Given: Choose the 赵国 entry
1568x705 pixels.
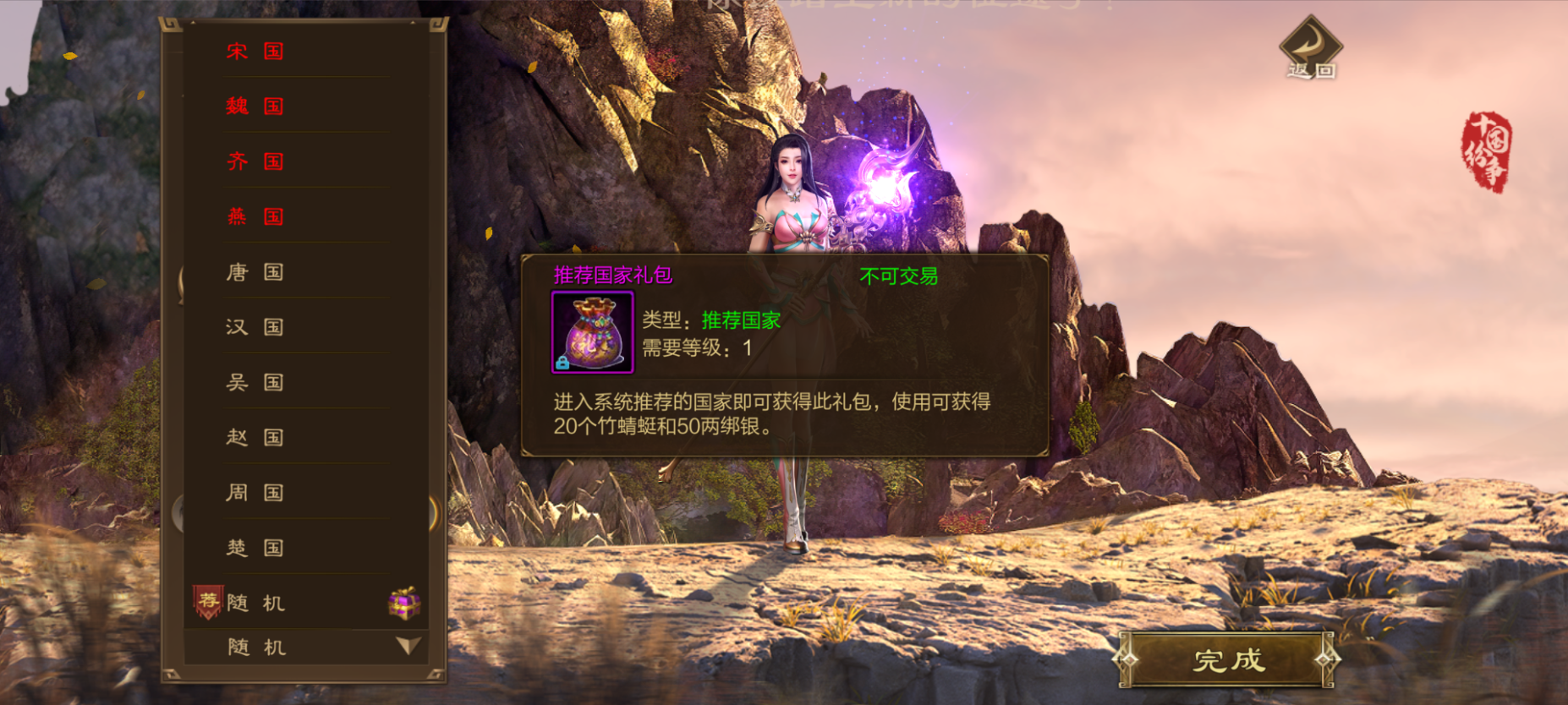Looking at the screenshot, I should click(255, 437).
